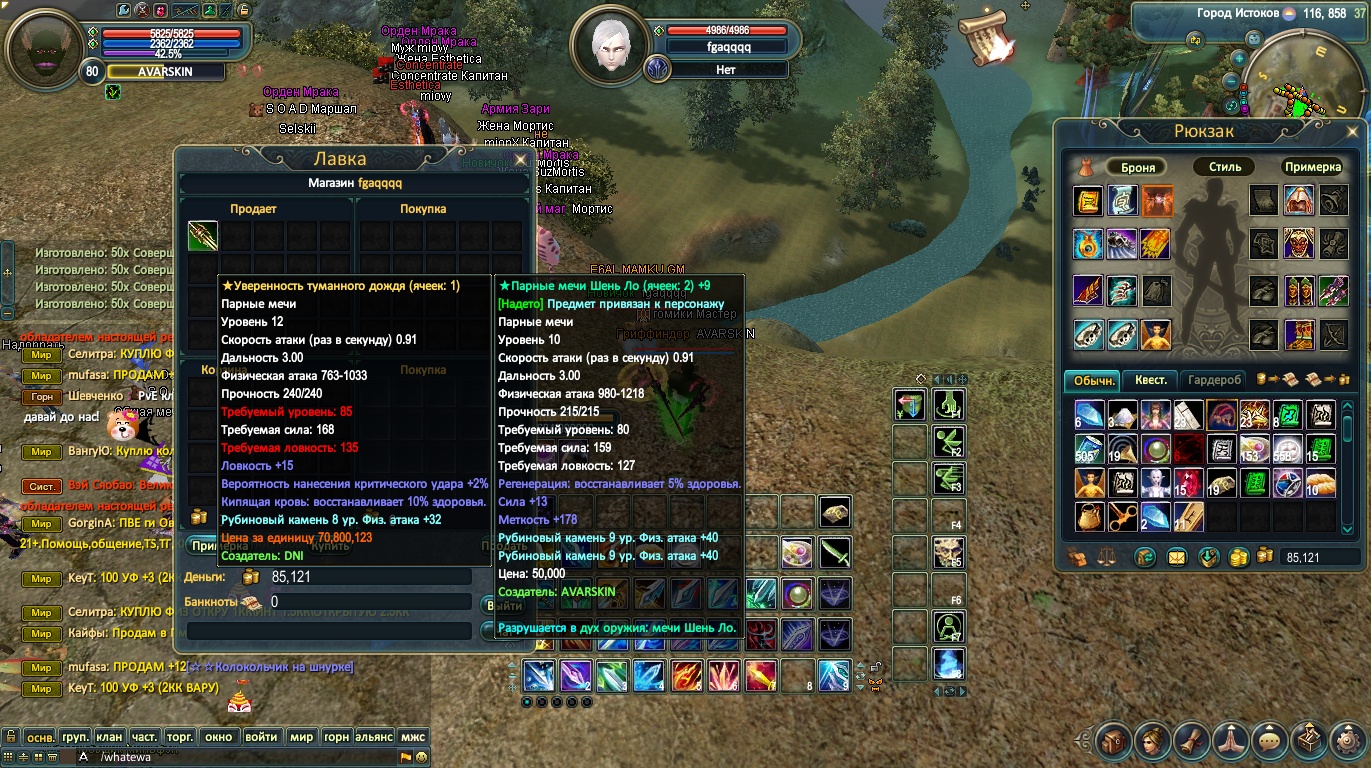This screenshot has width=1371, height=768.
Task: Select the sword item in the Продает list
Action: tap(203, 236)
